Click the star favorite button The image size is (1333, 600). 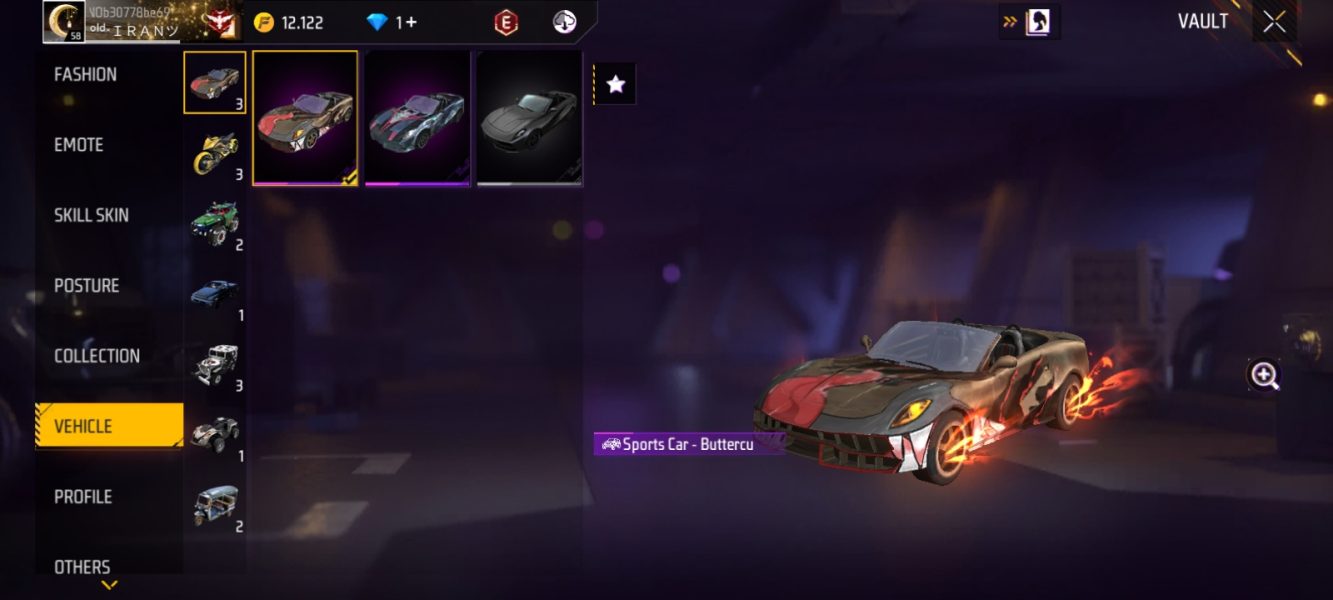point(616,85)
